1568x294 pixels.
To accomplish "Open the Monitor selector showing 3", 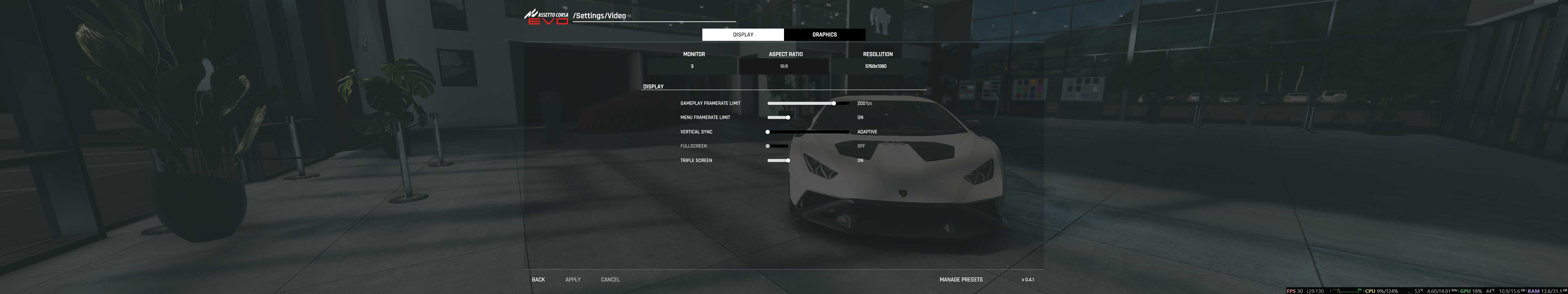I will (692, 66).
